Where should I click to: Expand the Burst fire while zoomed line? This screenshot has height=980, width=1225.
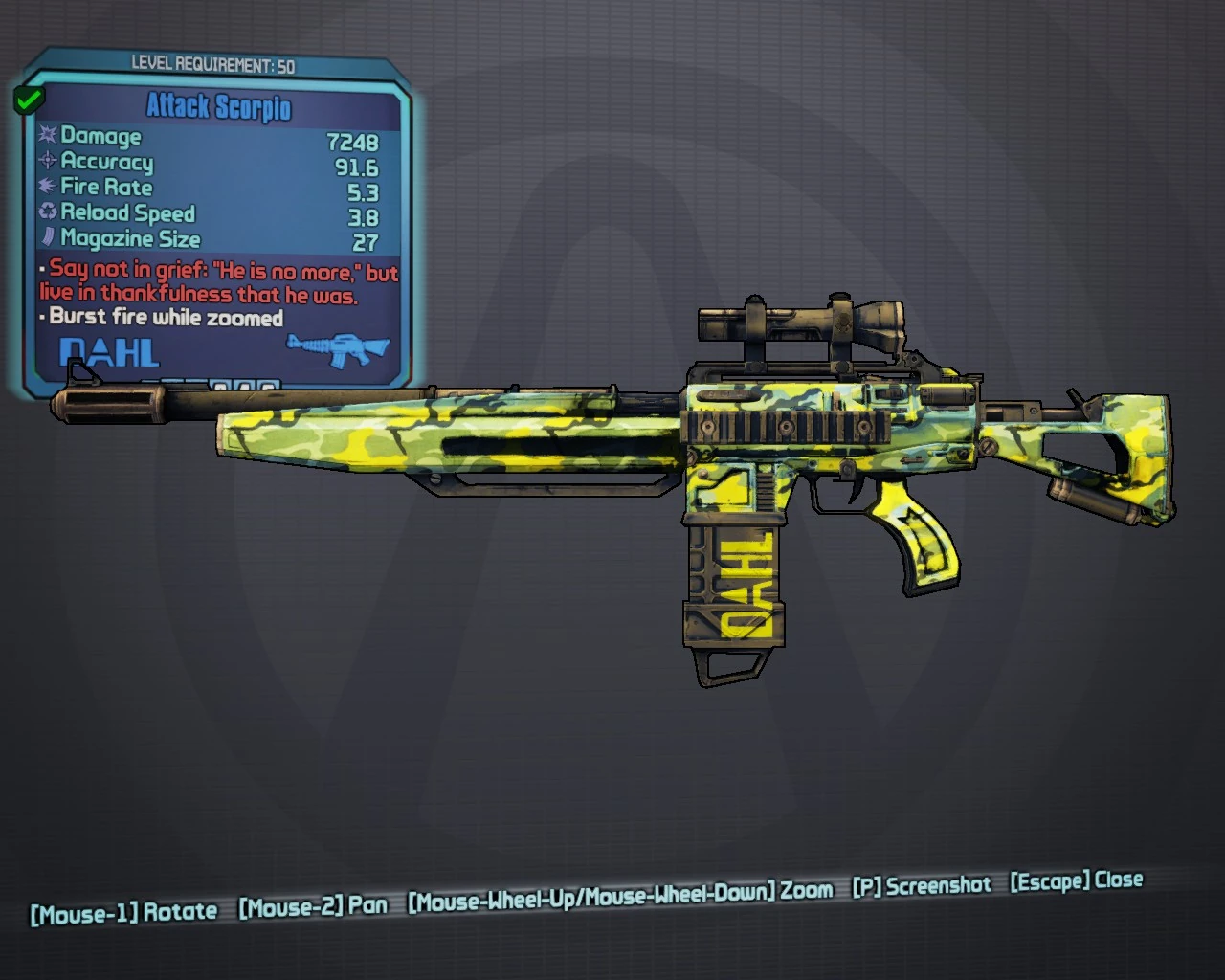(x=165, y=317)
